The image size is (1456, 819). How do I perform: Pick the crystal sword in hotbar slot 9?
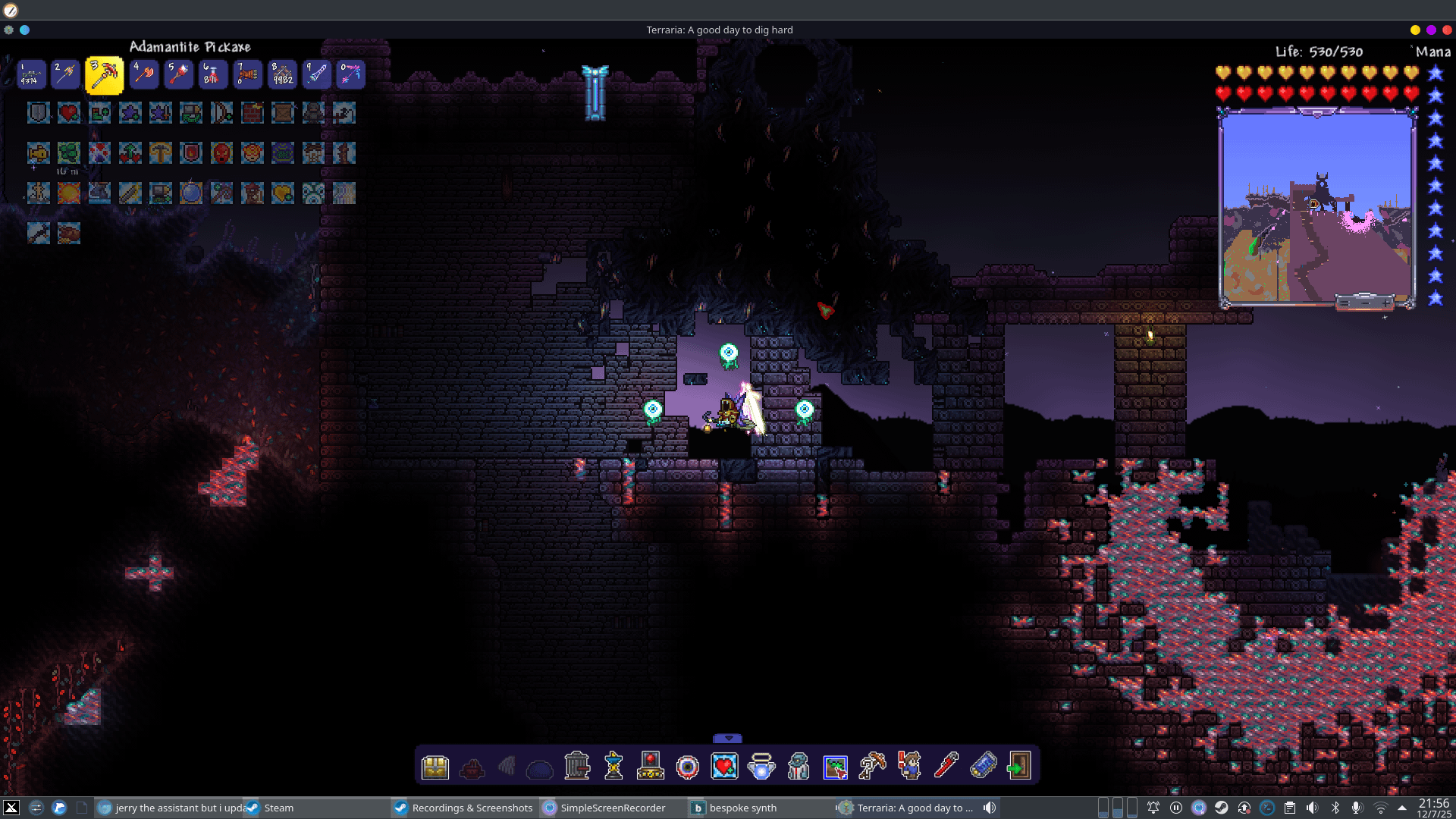click(x=317, y=74)
